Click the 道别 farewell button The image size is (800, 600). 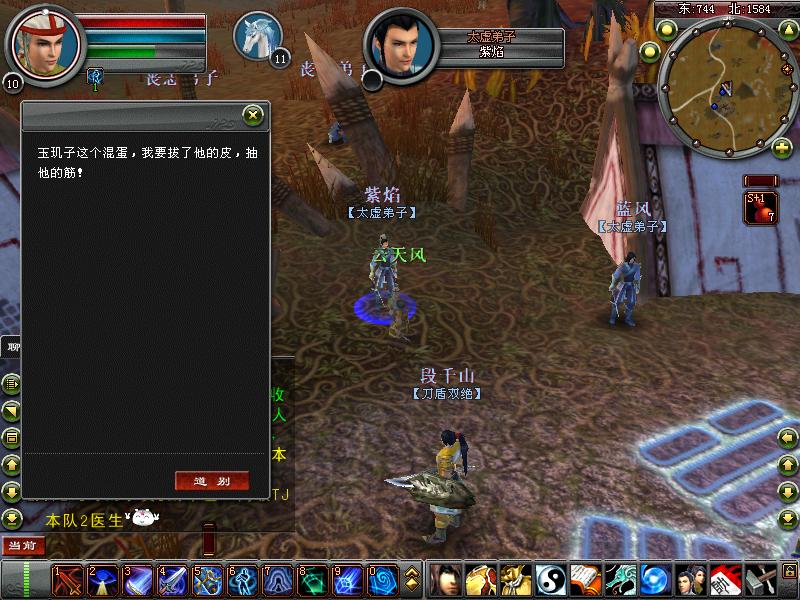(x=211, y=481)
